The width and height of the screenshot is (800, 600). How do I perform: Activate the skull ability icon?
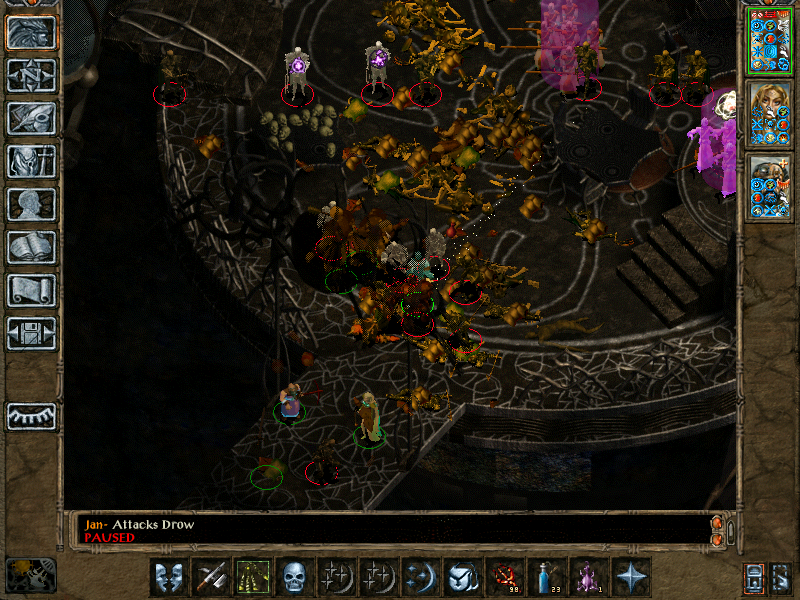coord(295,577)
